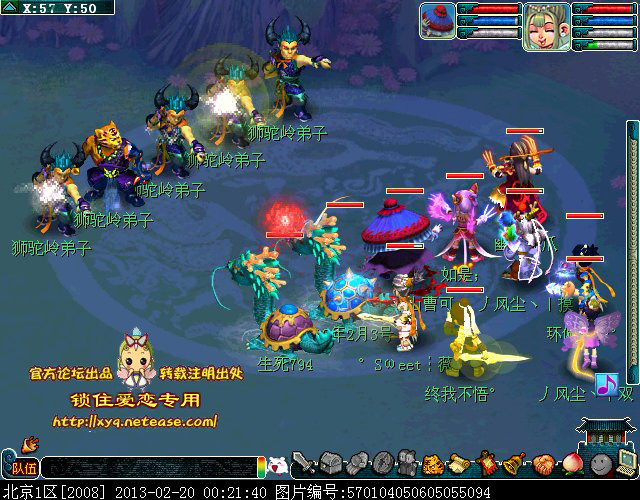Click the sword attack icon

click(304, 464)
